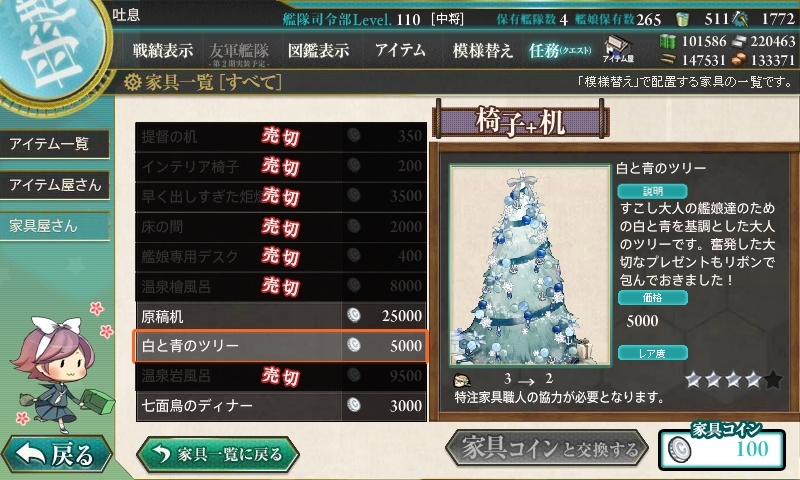Select the sold-out 温泉岩風呂 row
Image resolution: width=800 pixels, height=480 pixels.
coord(281,376)
